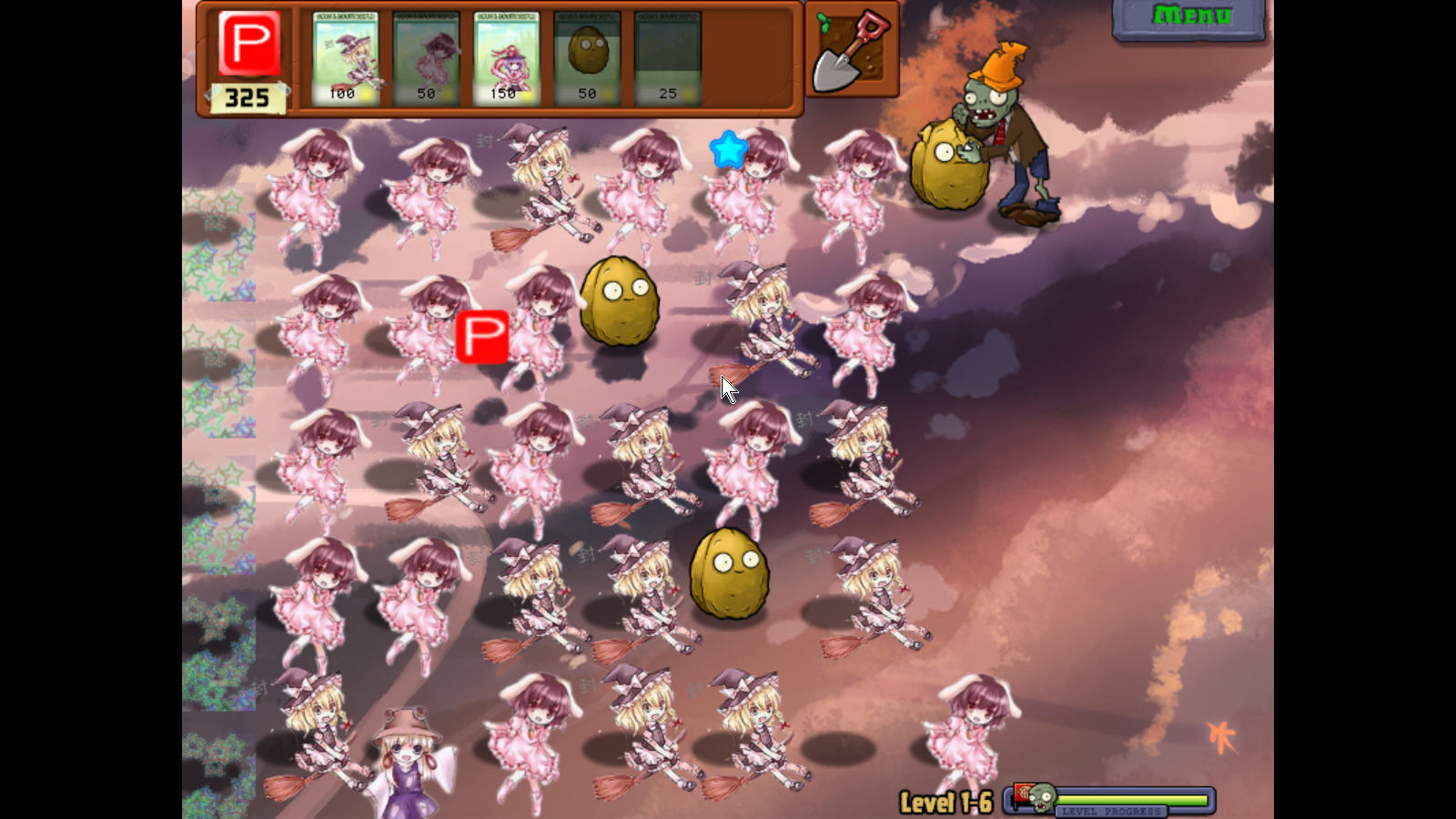This screenshot has height=819, width=1456.
Task: Select the blonde witch seed card costing 100
Action: [x=345, y=58]
